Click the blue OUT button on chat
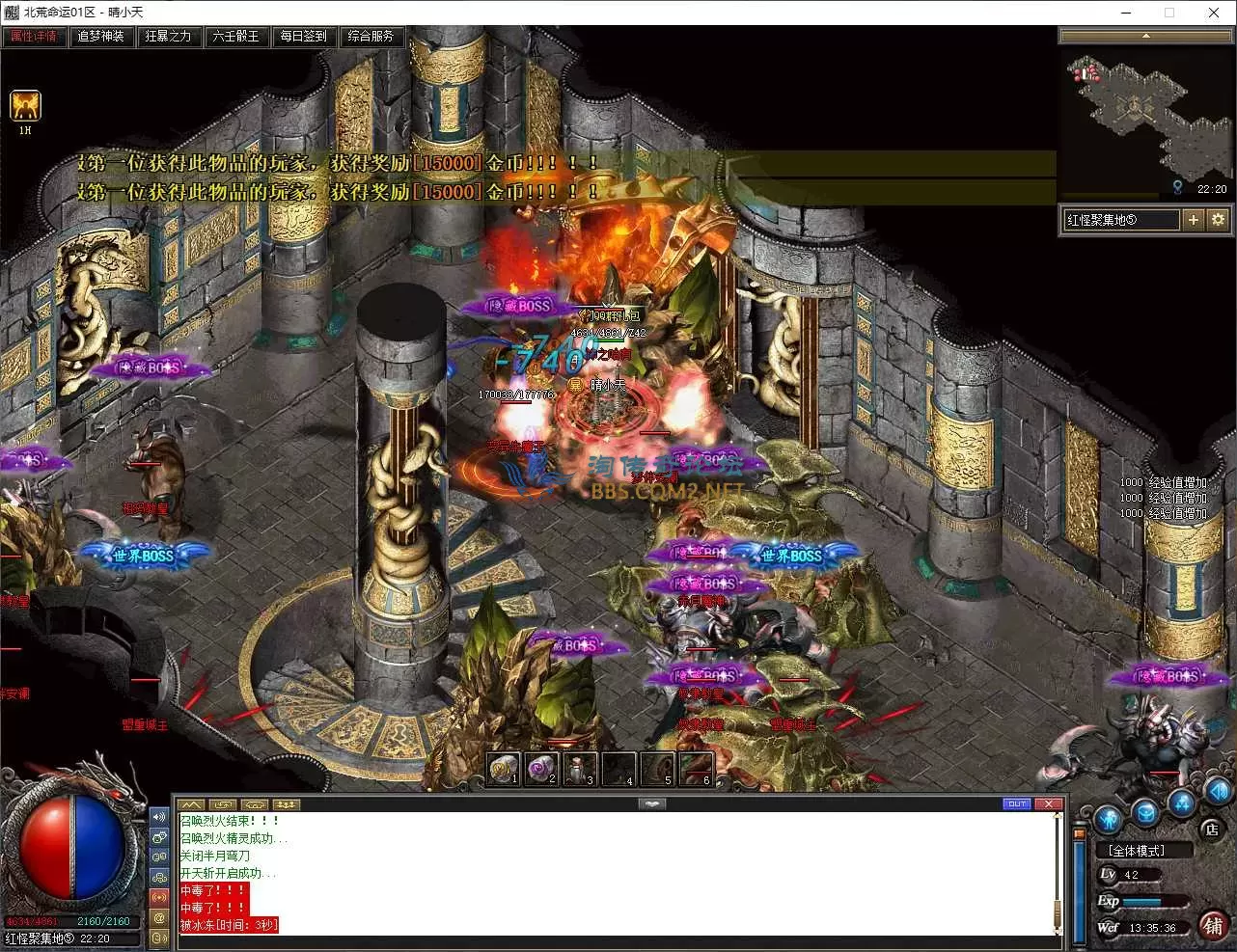The image size is (1237, 952). click(x=1017, y=803)
